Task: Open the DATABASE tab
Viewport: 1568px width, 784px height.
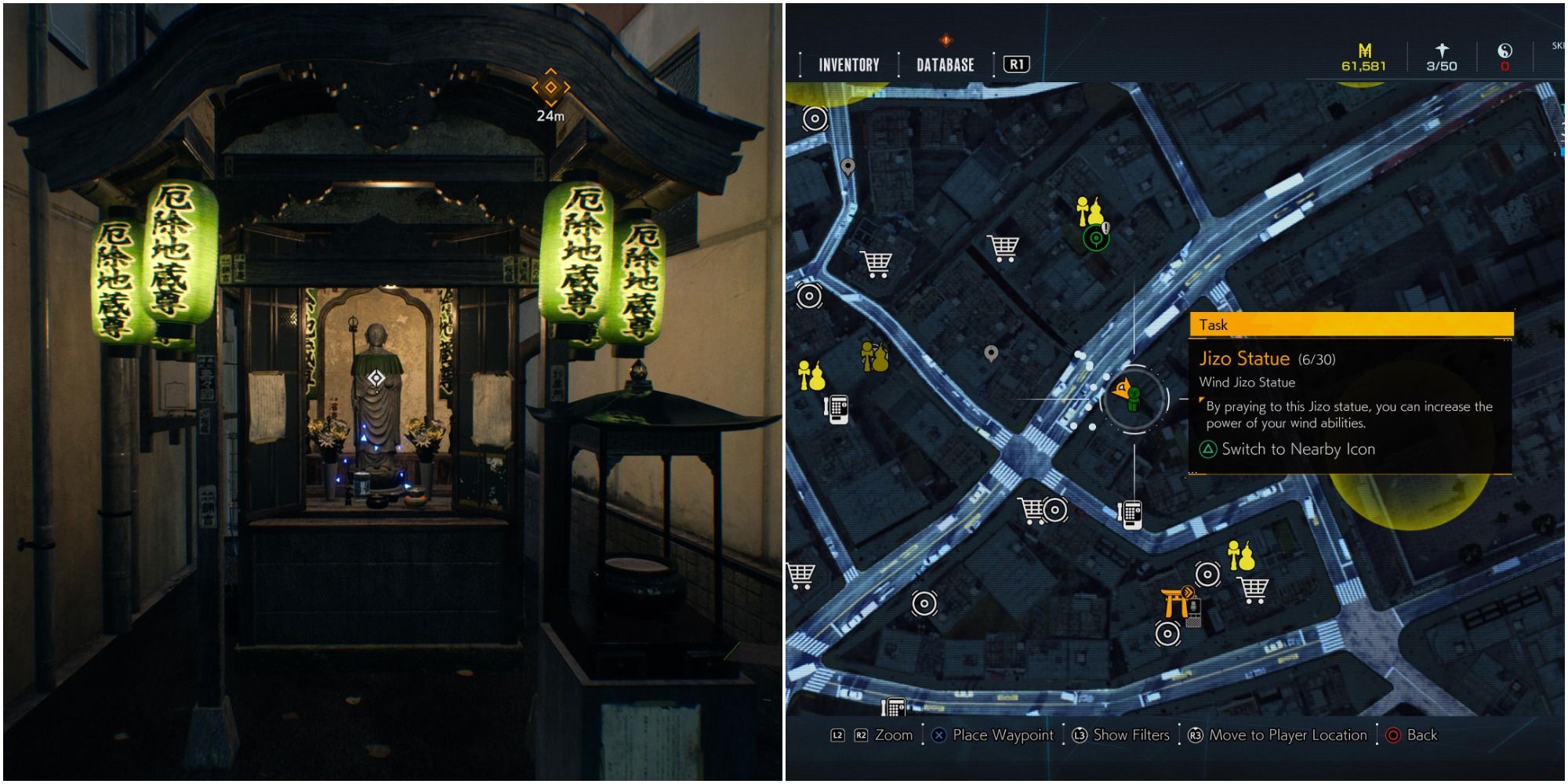Action: (x=945, y=65)
